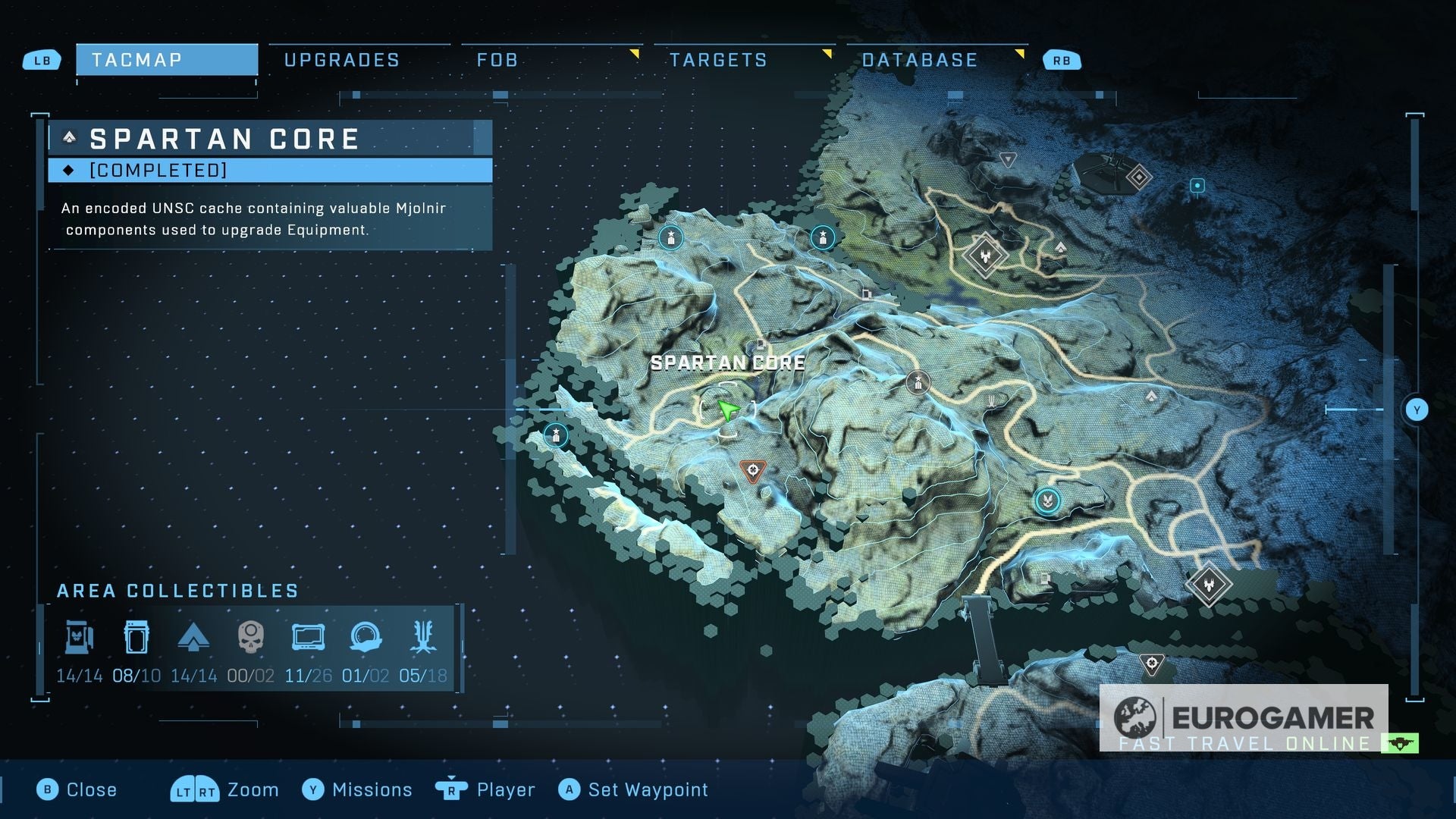Toggle the FOB tower marker on the western ridge
This screenshot has height=819, width=1456.
(556, 433)
